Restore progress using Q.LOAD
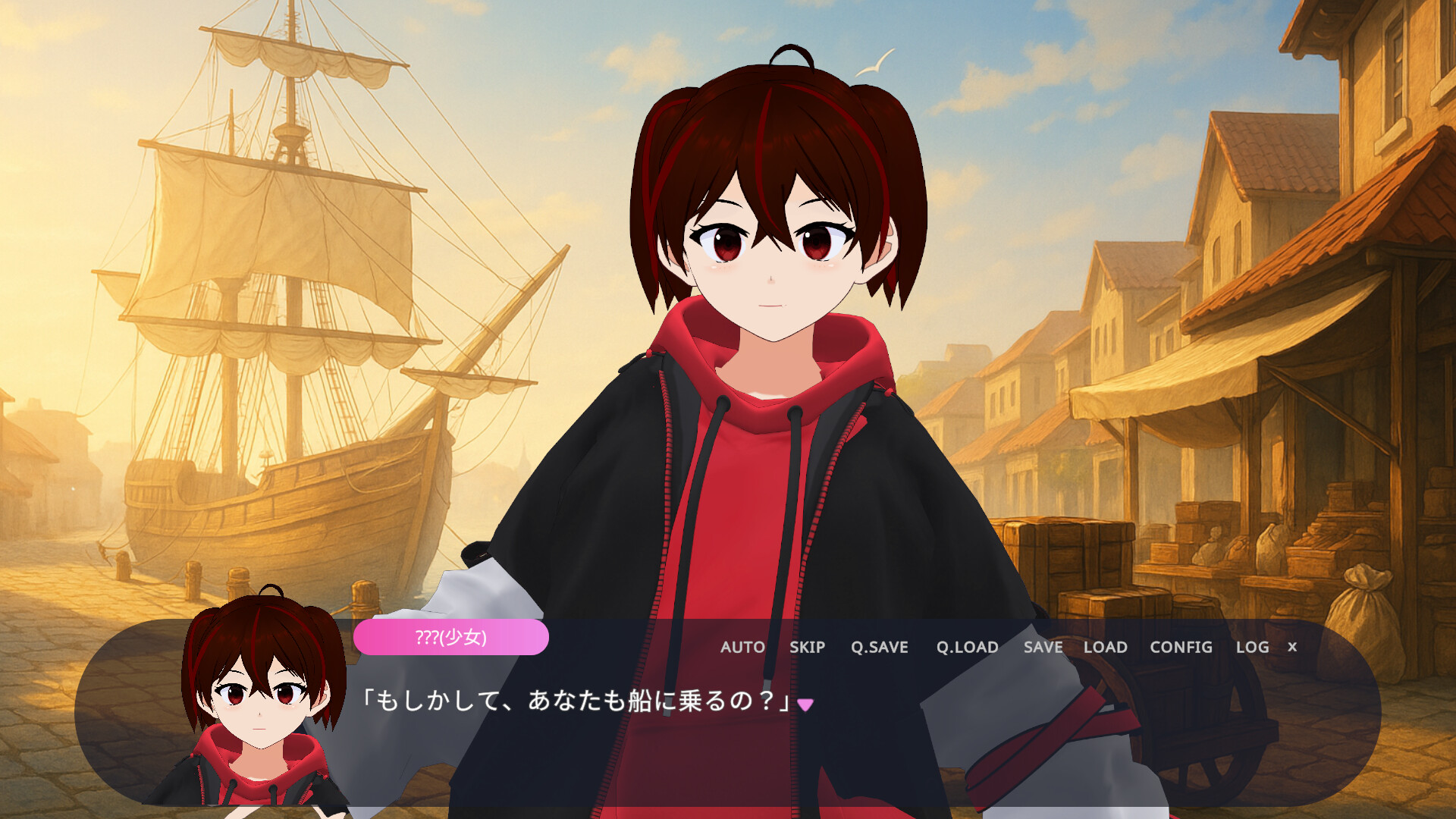Viewport: 1456px width, 819px height. 966,648
